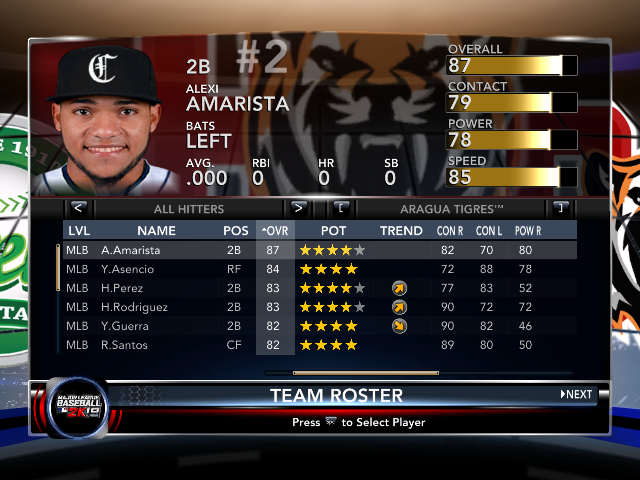Sort by POW R column header
640x480 pixels.
click(x=530, y=230)
